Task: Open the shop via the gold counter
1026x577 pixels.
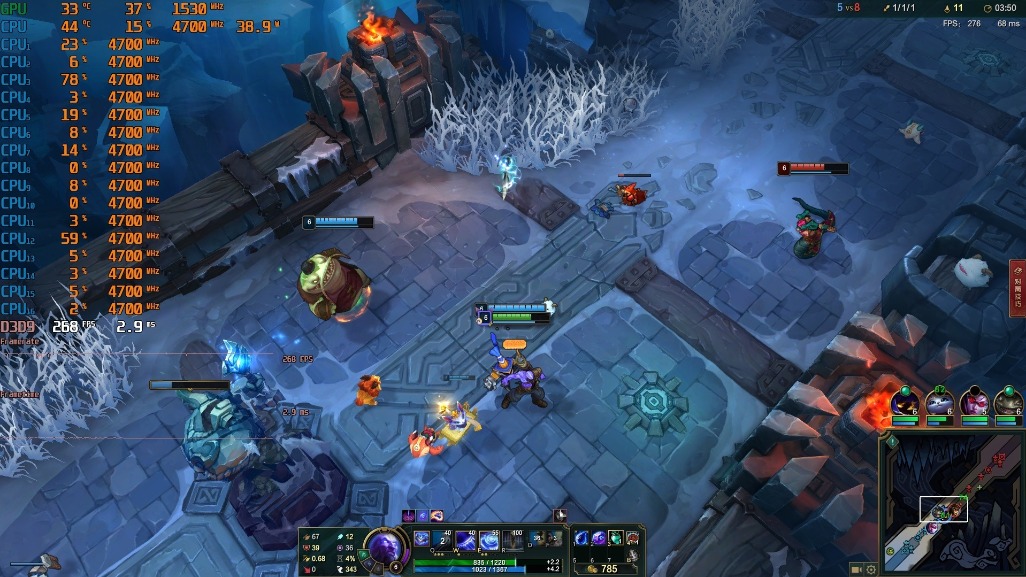Action: point(601,568)
